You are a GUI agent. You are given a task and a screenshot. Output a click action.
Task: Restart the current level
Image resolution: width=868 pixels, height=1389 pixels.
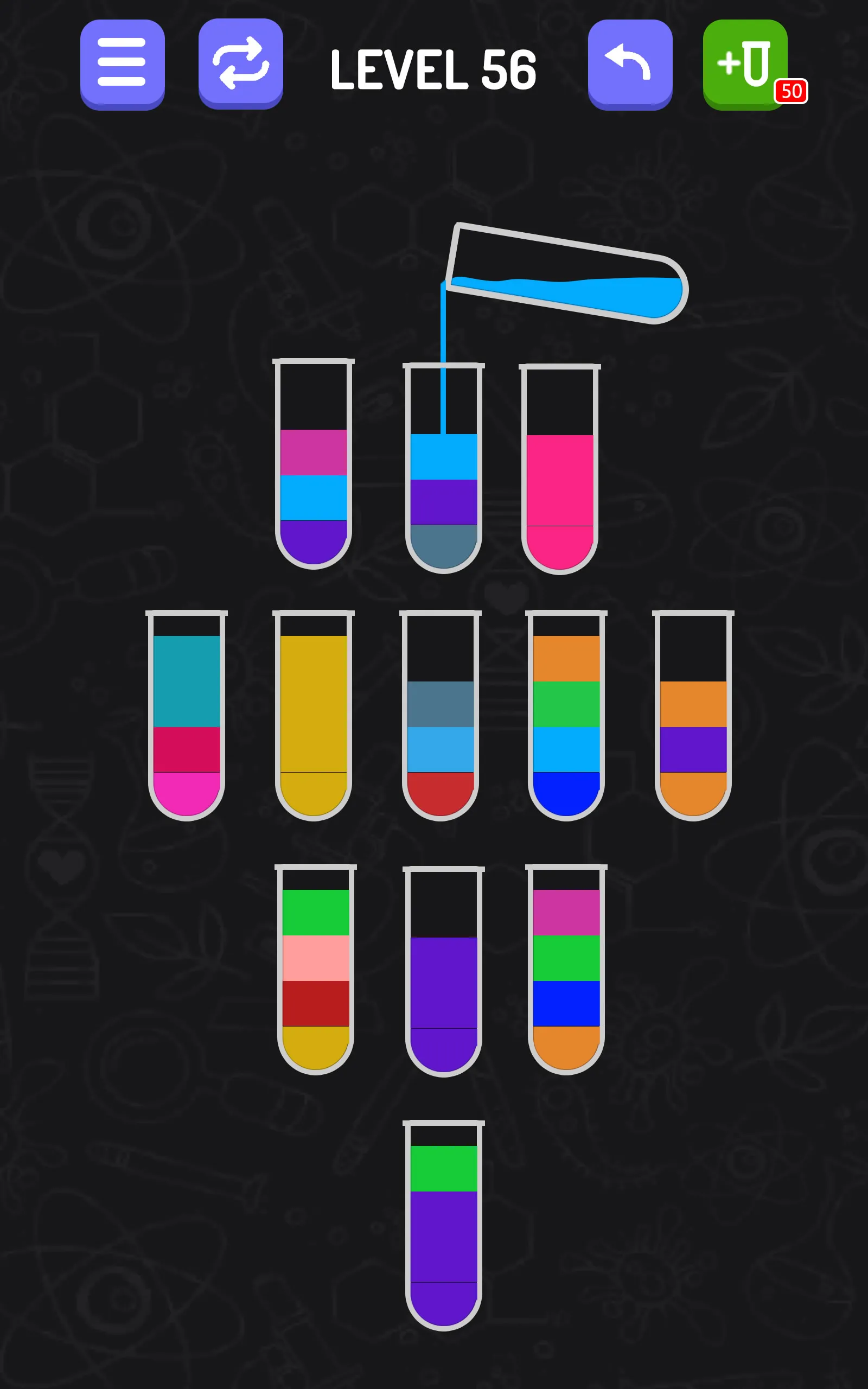coord(241,64)
